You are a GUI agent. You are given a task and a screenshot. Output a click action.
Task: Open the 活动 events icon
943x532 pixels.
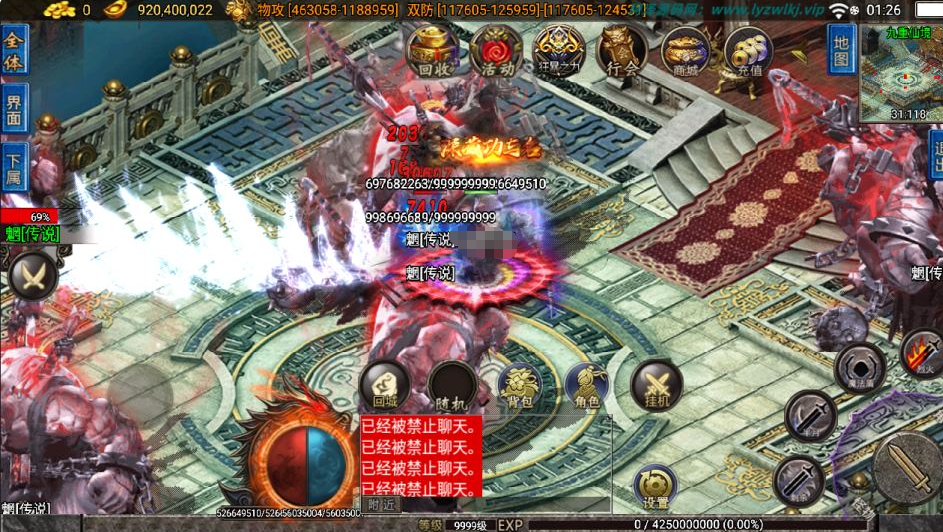pos(495,51)
